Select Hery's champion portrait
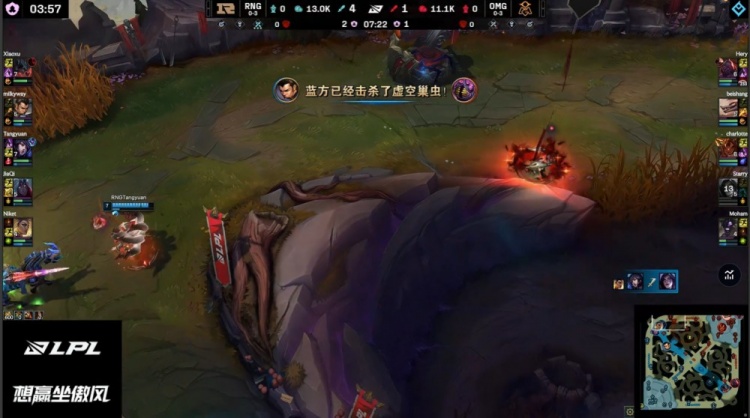750x418 pixels. [x=727, y=68]
